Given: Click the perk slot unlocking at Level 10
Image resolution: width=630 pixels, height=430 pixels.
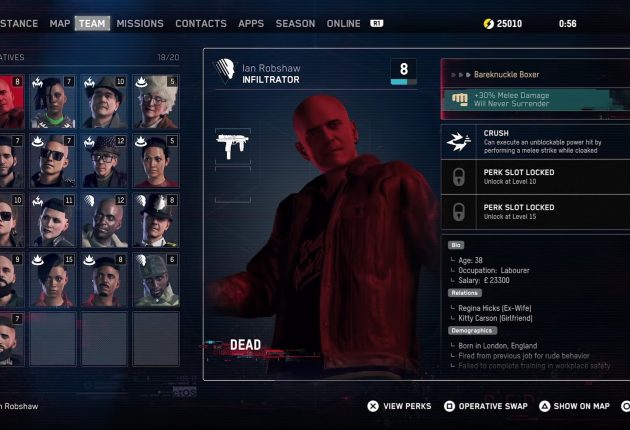Looking at the screenshot, I should coord(535,177).
